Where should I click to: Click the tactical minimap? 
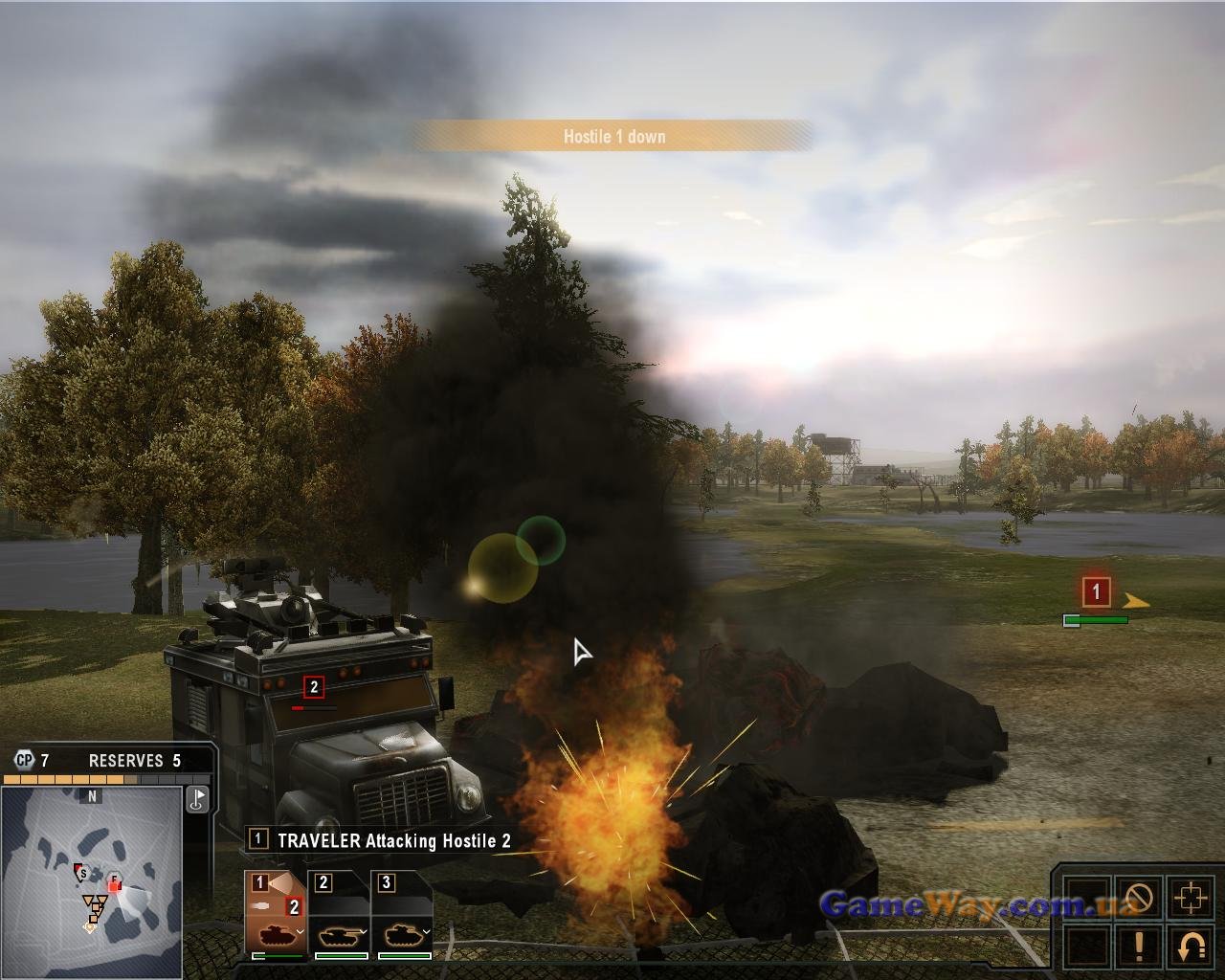tap(92, 880)
